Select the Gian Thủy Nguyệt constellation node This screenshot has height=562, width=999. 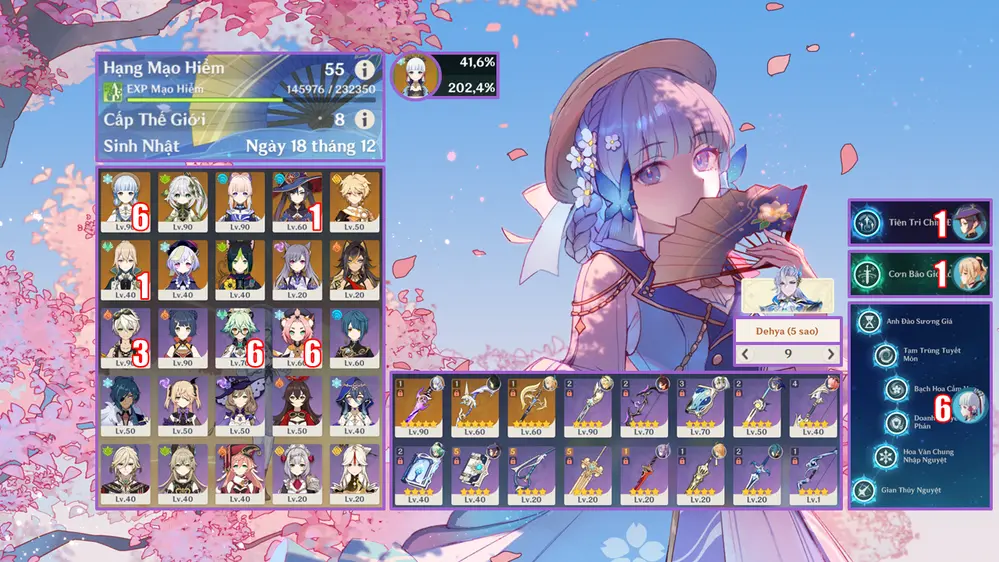coord(864,490)
